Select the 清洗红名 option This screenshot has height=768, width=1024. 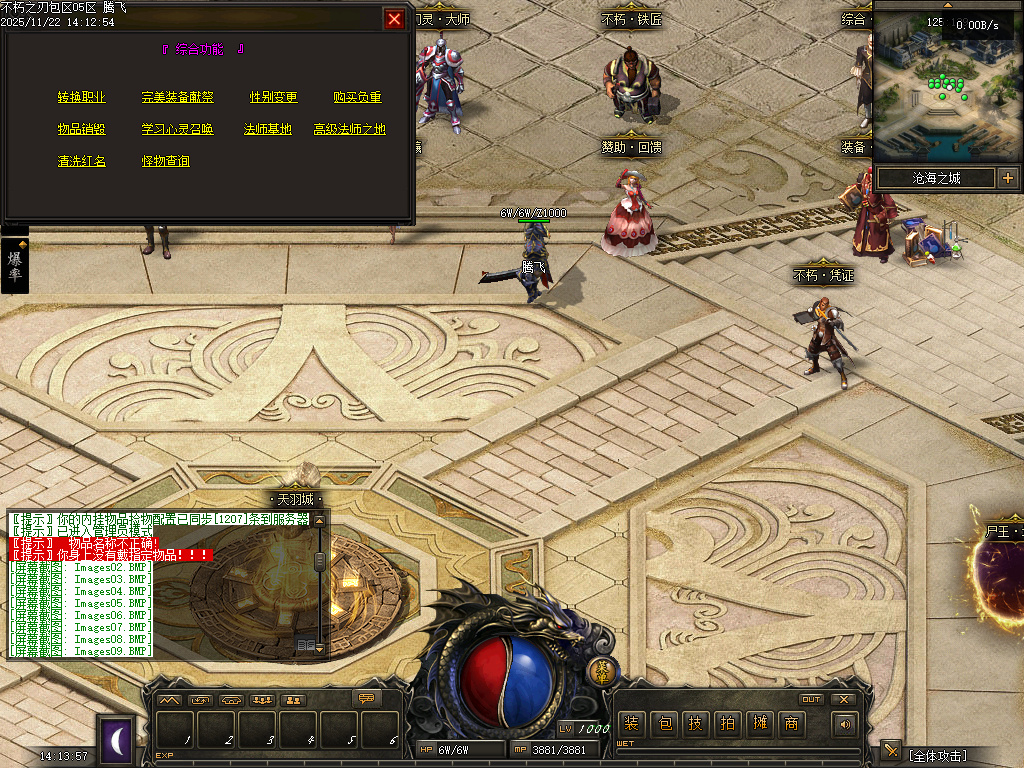82,161
